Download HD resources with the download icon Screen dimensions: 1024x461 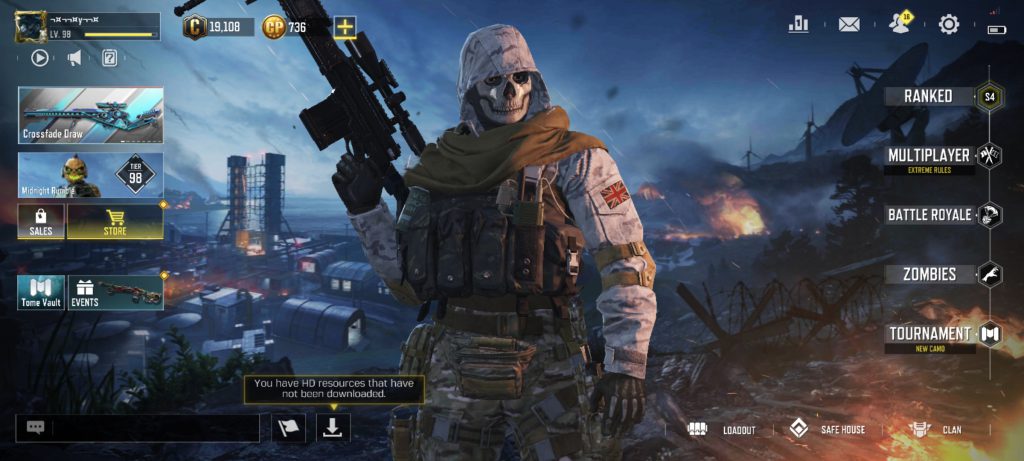tap(334, 427)
